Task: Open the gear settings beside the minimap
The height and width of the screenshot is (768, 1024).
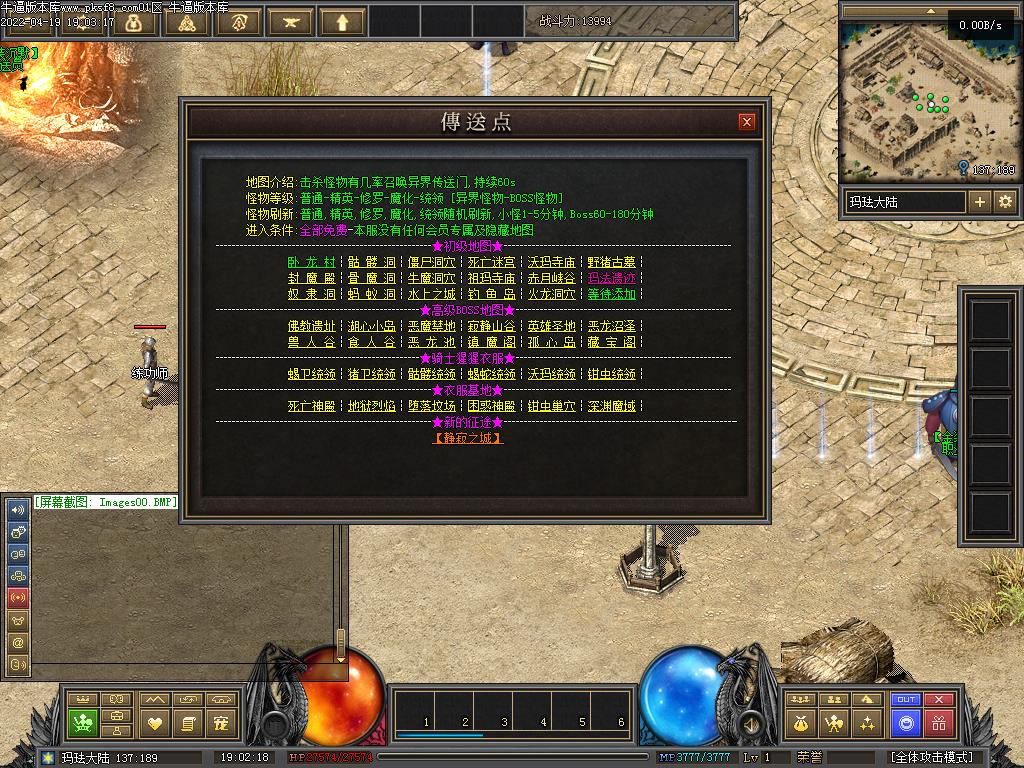Action: 1005,202
